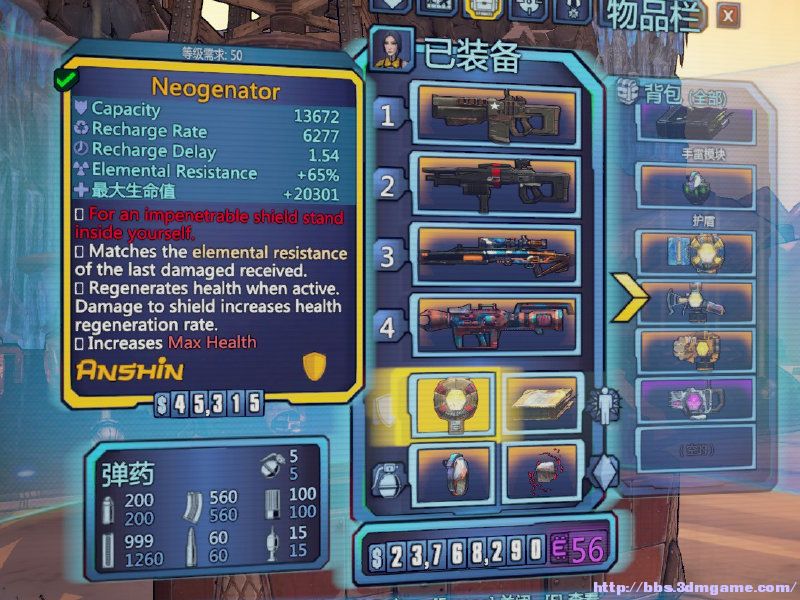Select the orange-gold shield in backpack
The image size is (800, 600).
[x=696, y=348]
